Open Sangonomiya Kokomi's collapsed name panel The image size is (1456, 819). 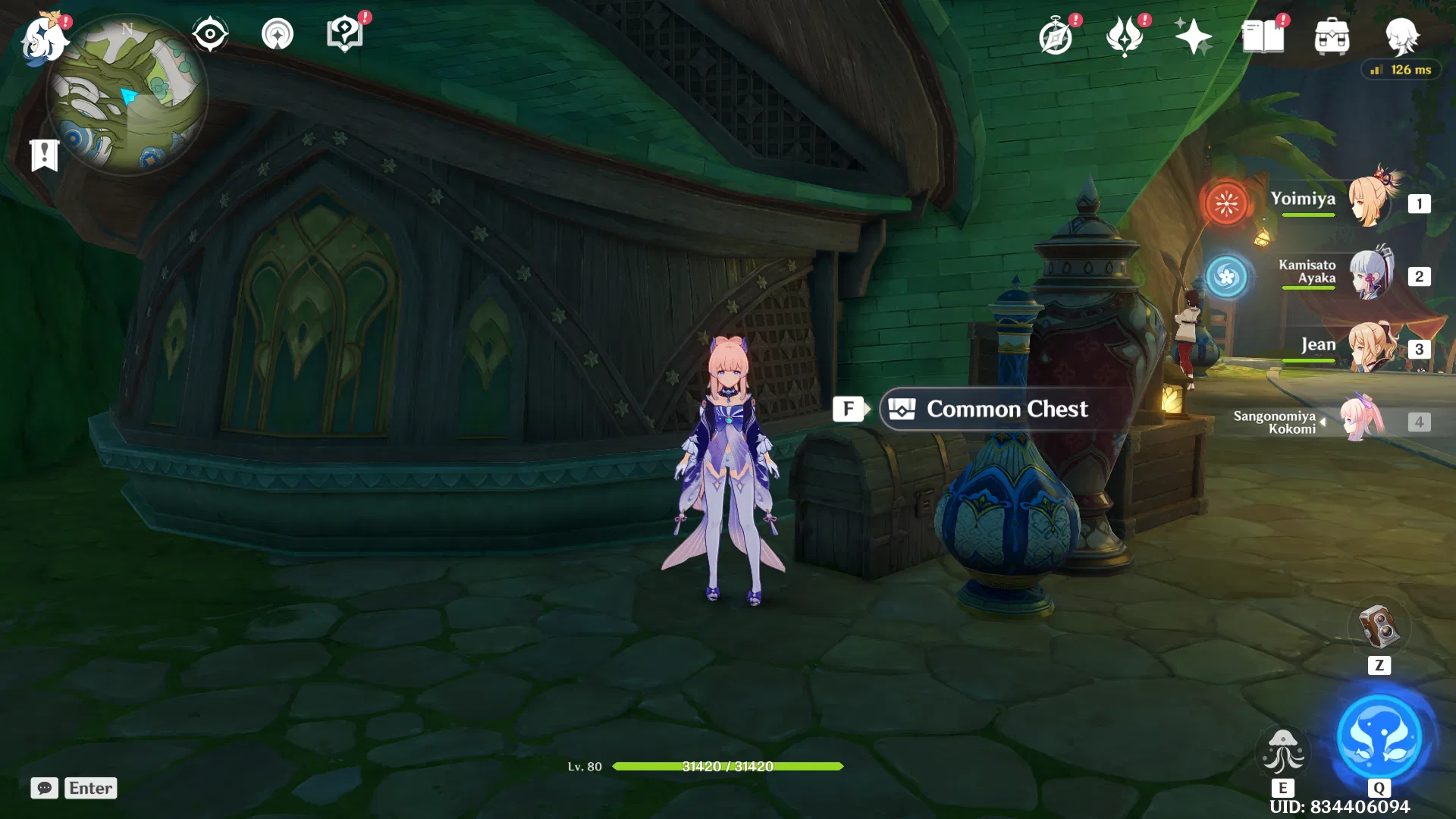coord(1289,422)
